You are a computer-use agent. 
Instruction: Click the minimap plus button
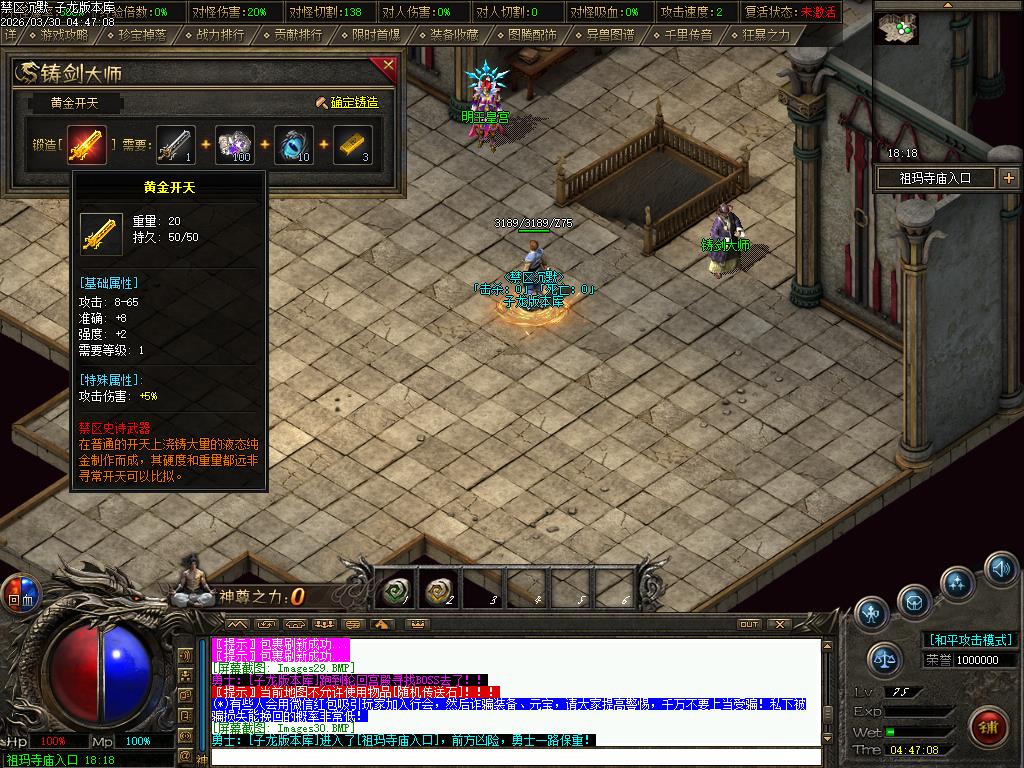1008,178
